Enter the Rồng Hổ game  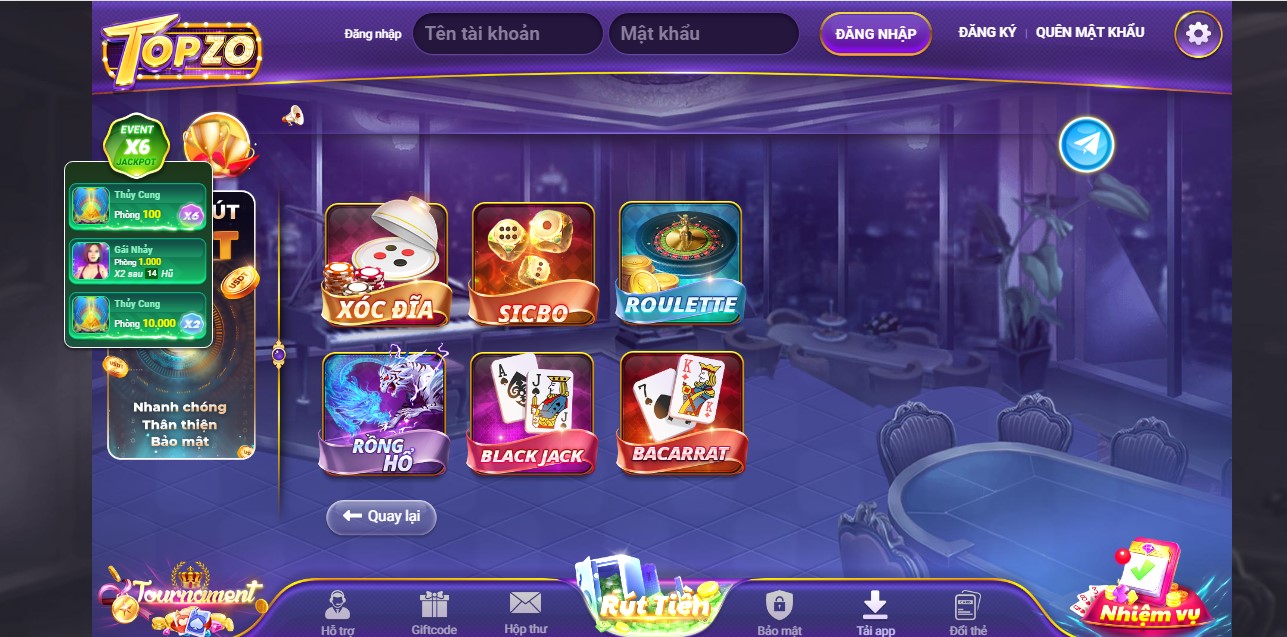click(385, 413)
